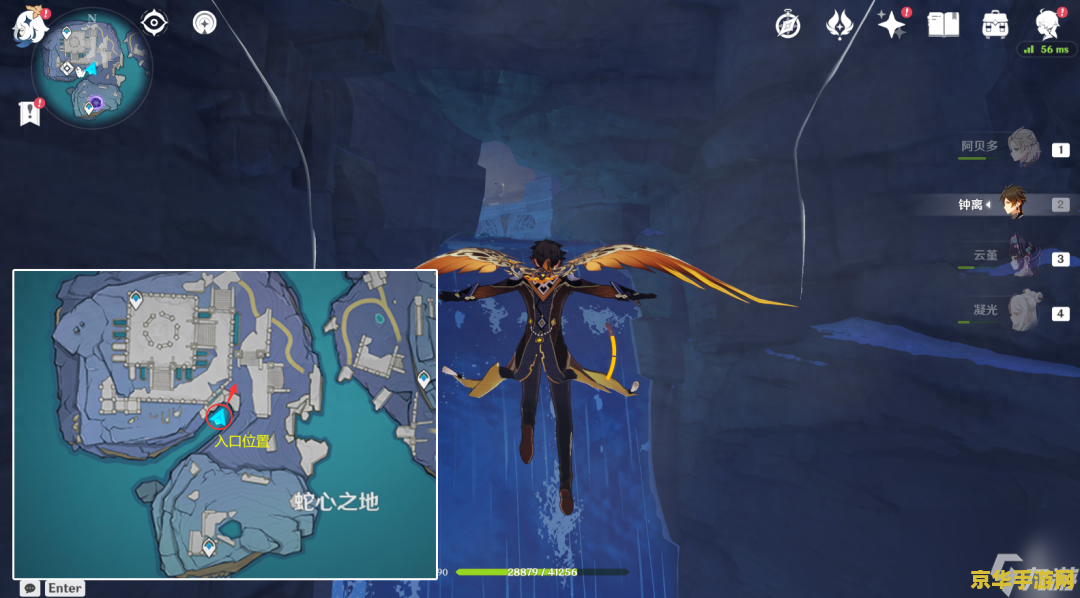The image size is (1080, 598).
Task: Select active character 钟离
Action: tap(1012, 204)
